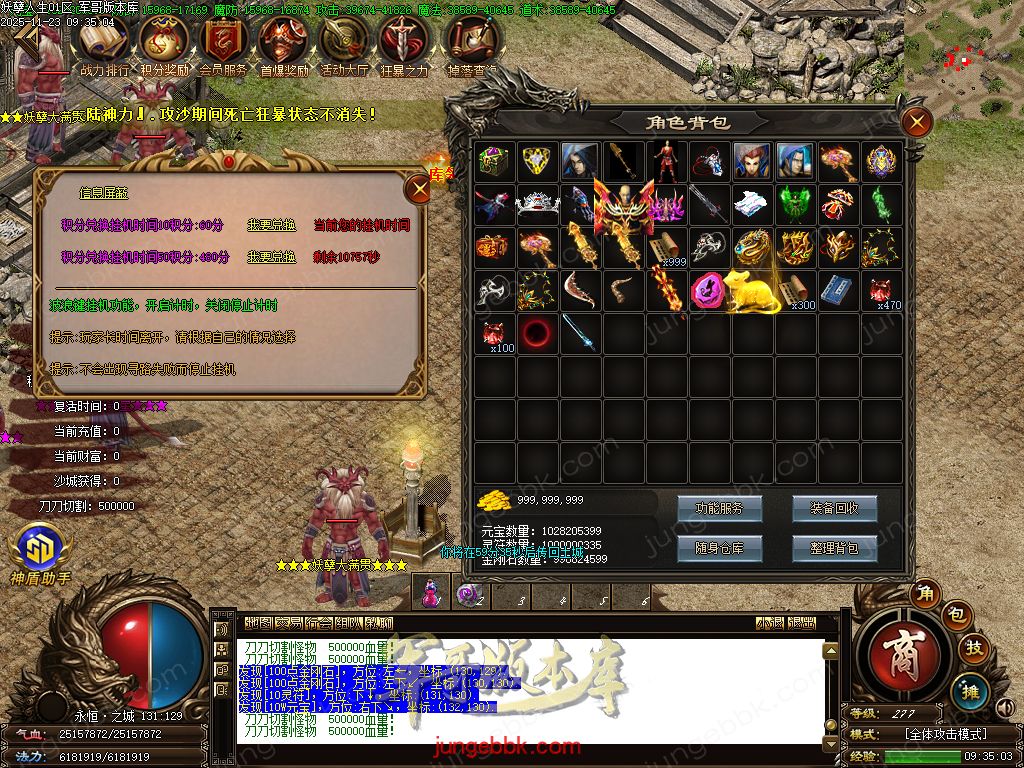Switch chat to the 行会 guild tab
This screenshot has height=768, width=1024.
pos(319,623)
